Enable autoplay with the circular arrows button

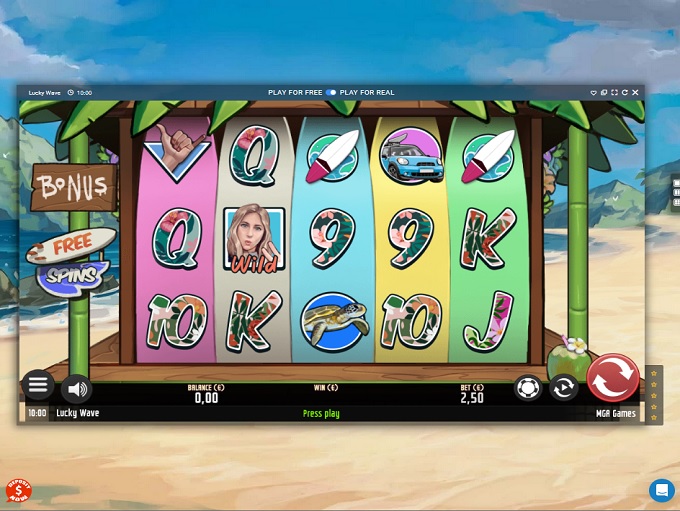point(564,387)
